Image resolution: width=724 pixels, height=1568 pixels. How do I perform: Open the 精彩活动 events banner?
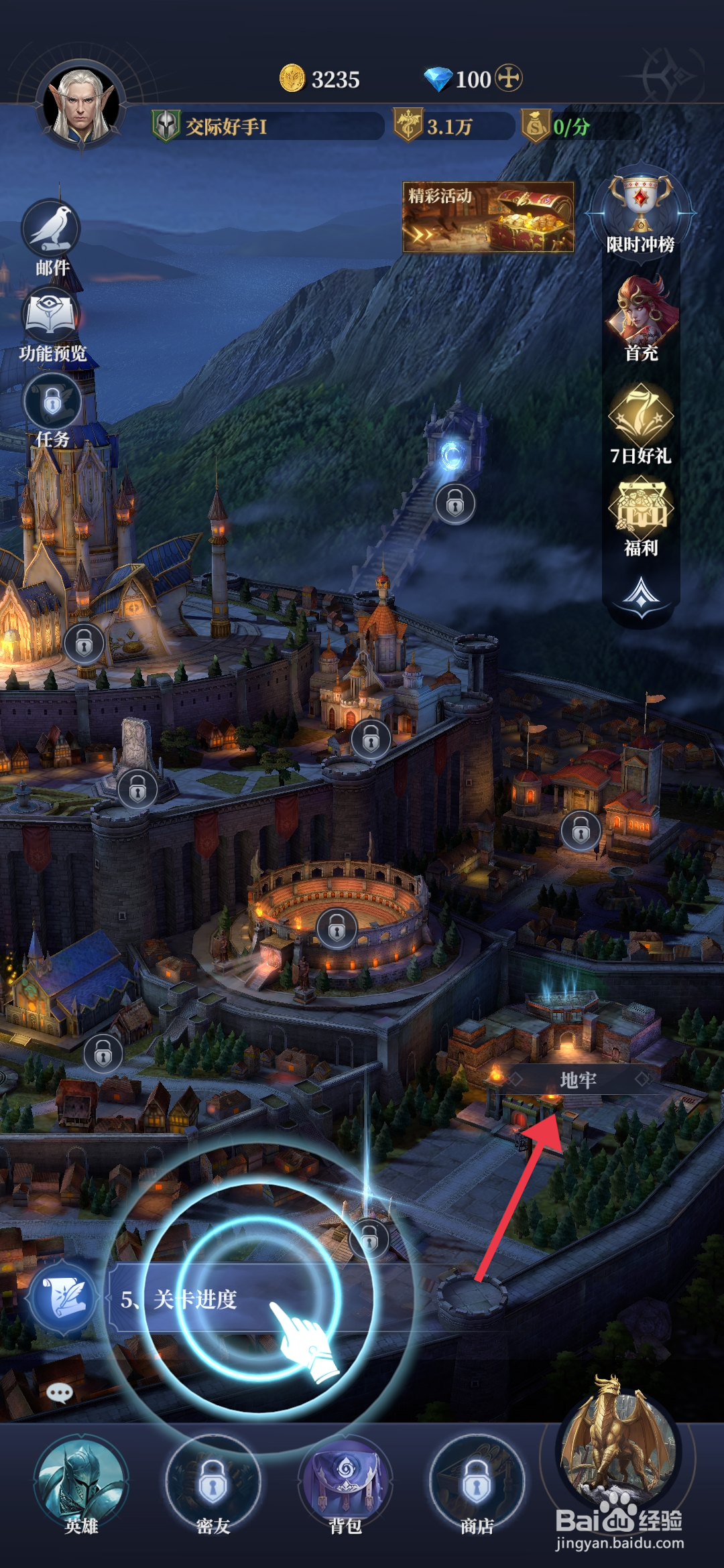488,217
